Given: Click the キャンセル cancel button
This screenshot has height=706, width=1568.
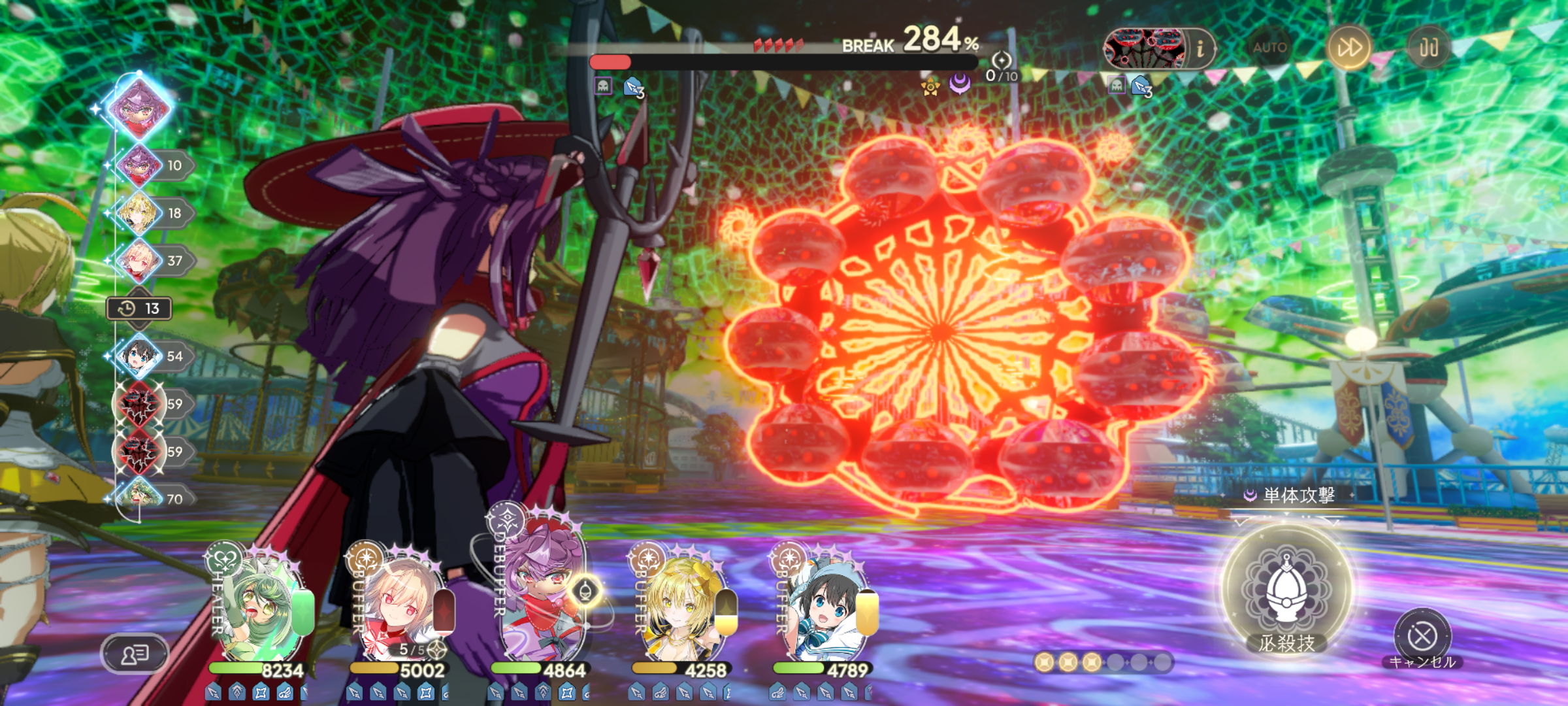Looking at the screenshot, I should tap(1422, 637).
